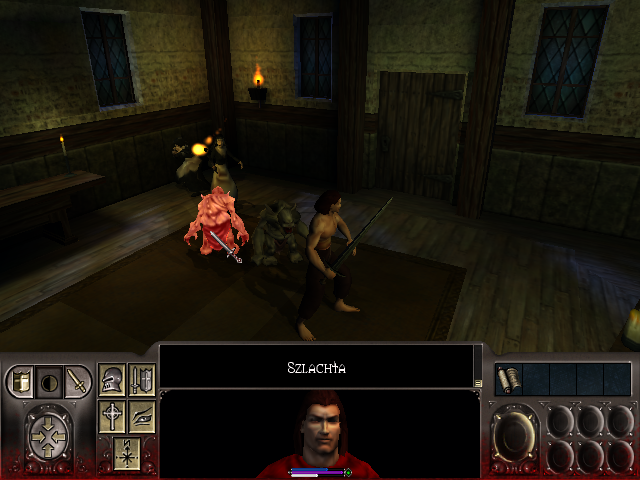The height and width of the screenshot is (480, 640).
Task: Use the scroll in the quick slot
Action: coord(508,379)
